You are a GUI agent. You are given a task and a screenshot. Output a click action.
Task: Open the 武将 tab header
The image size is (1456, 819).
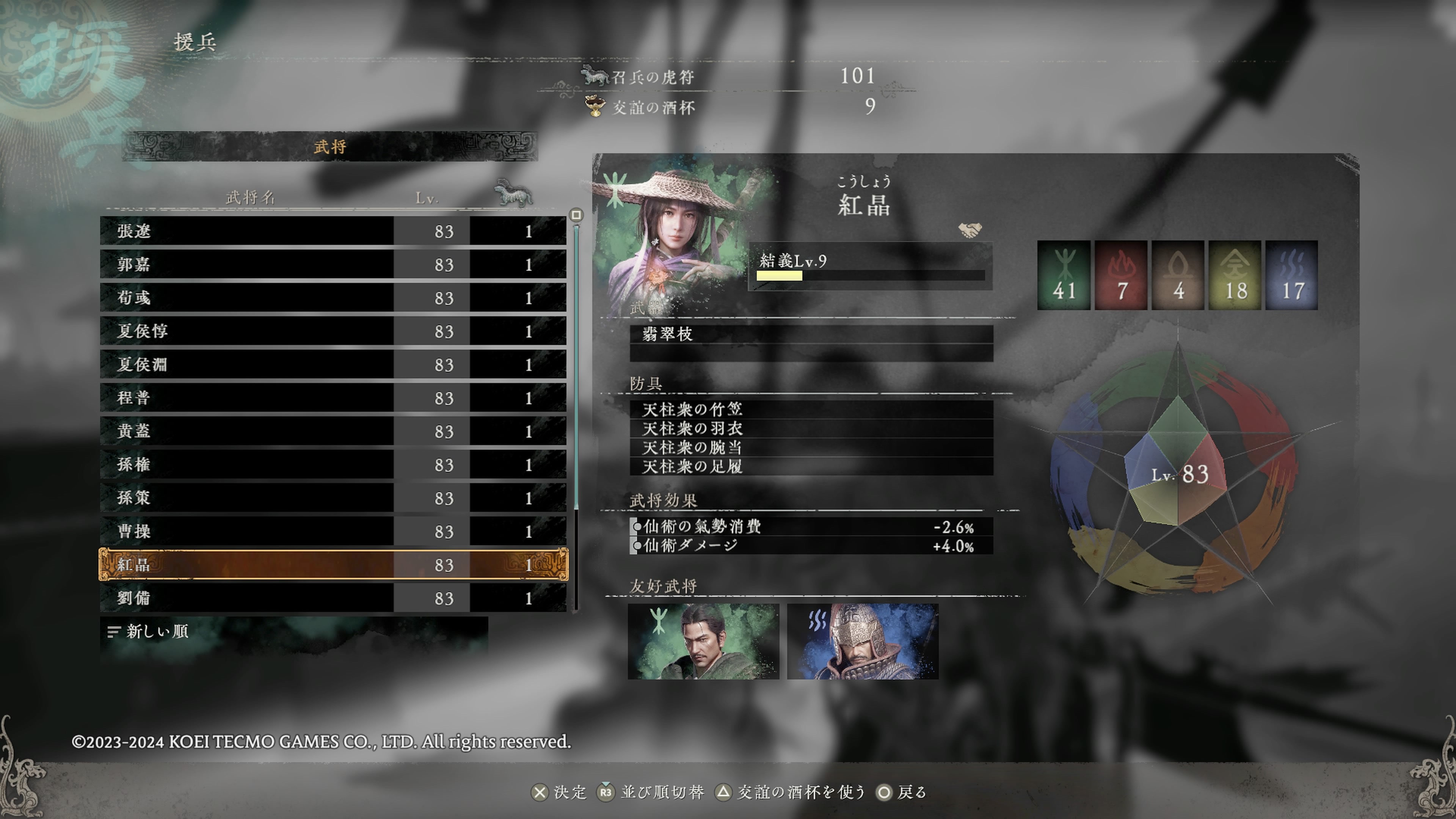(x=330, y=147)
